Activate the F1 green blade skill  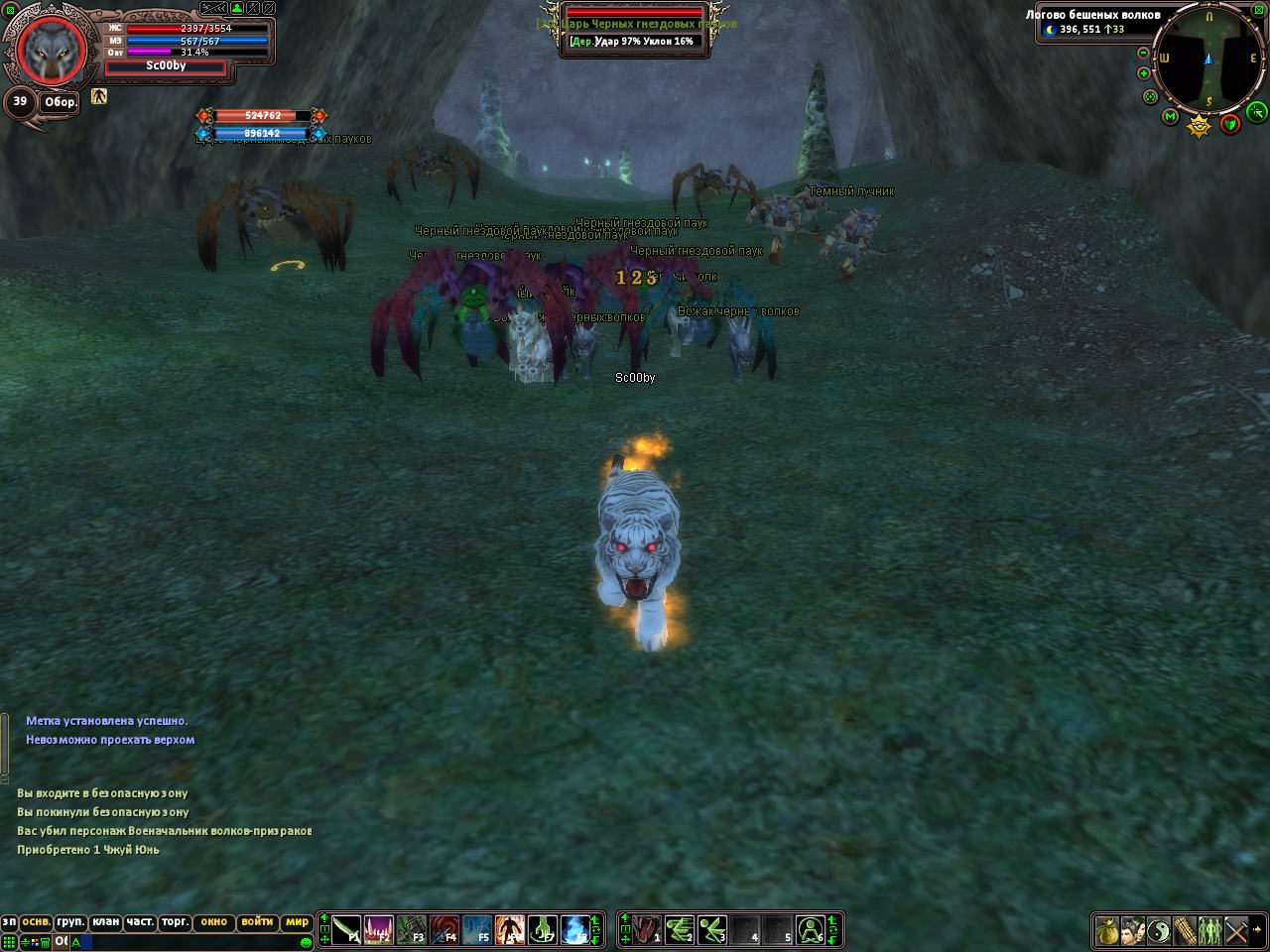point(346,930)
